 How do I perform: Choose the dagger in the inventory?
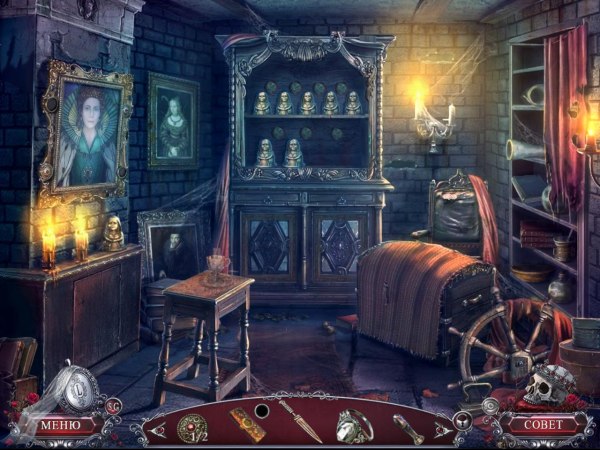pos(300,421)
